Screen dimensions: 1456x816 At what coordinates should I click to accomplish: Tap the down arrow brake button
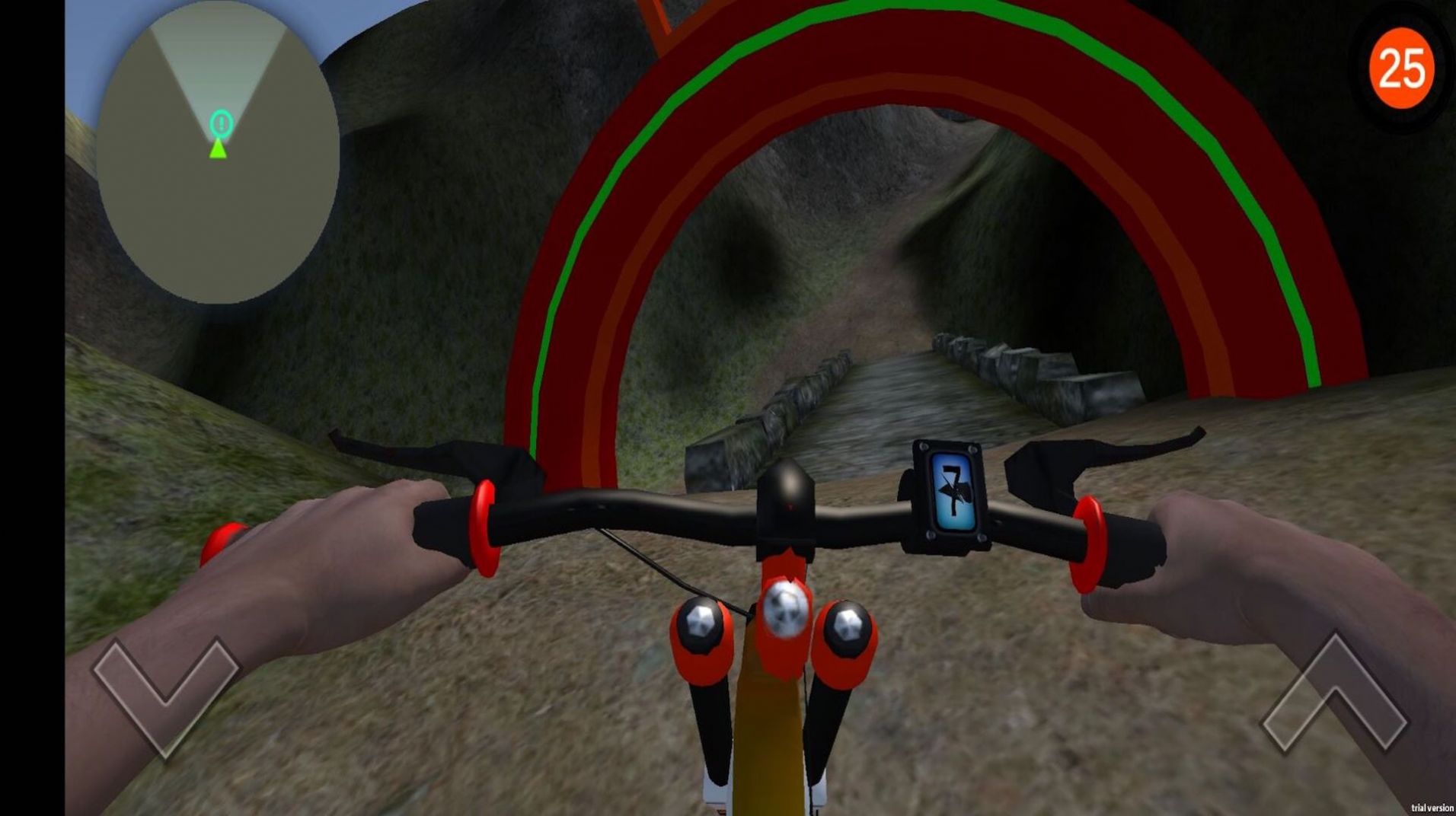click(x=165, y=693)
